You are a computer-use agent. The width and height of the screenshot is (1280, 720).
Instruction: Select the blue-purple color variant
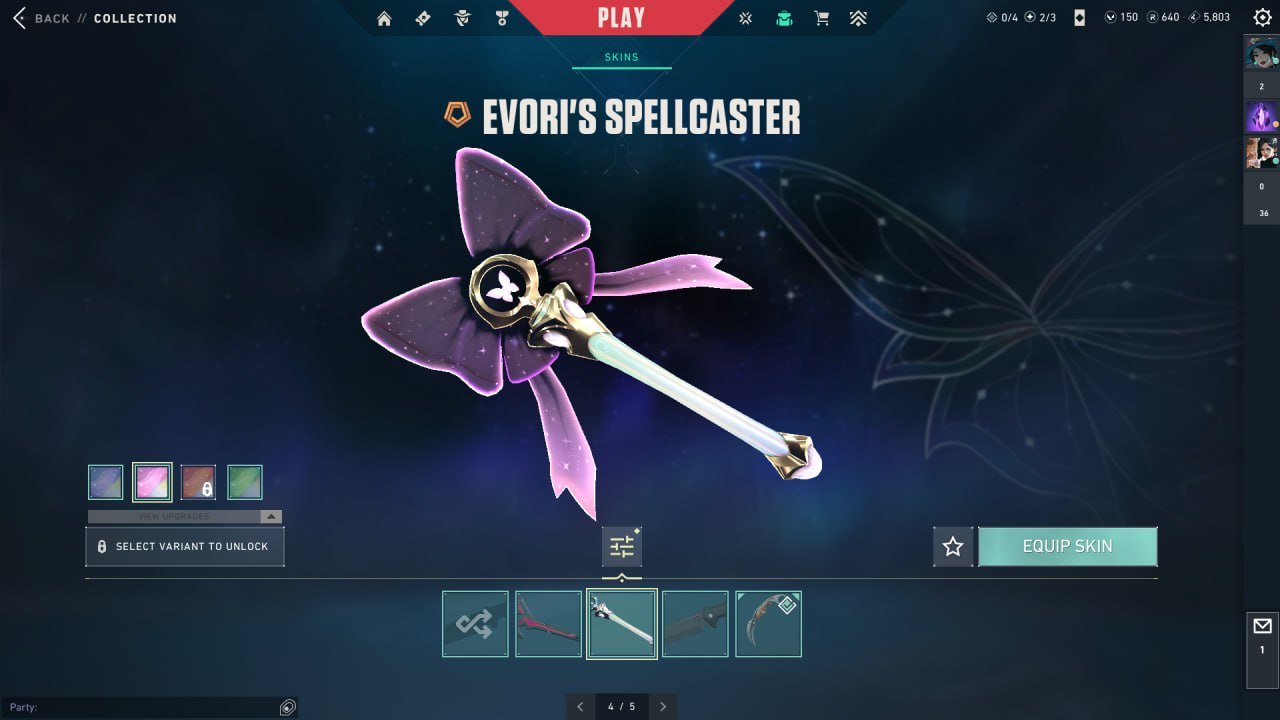[x=106, y=482]
